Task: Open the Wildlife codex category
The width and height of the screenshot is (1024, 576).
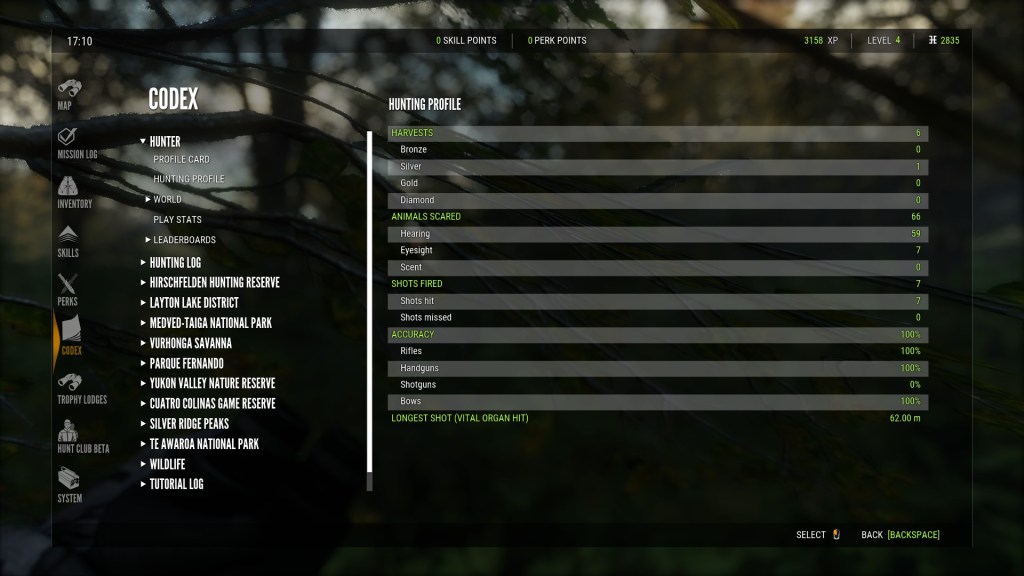Action: click(167, 464)
